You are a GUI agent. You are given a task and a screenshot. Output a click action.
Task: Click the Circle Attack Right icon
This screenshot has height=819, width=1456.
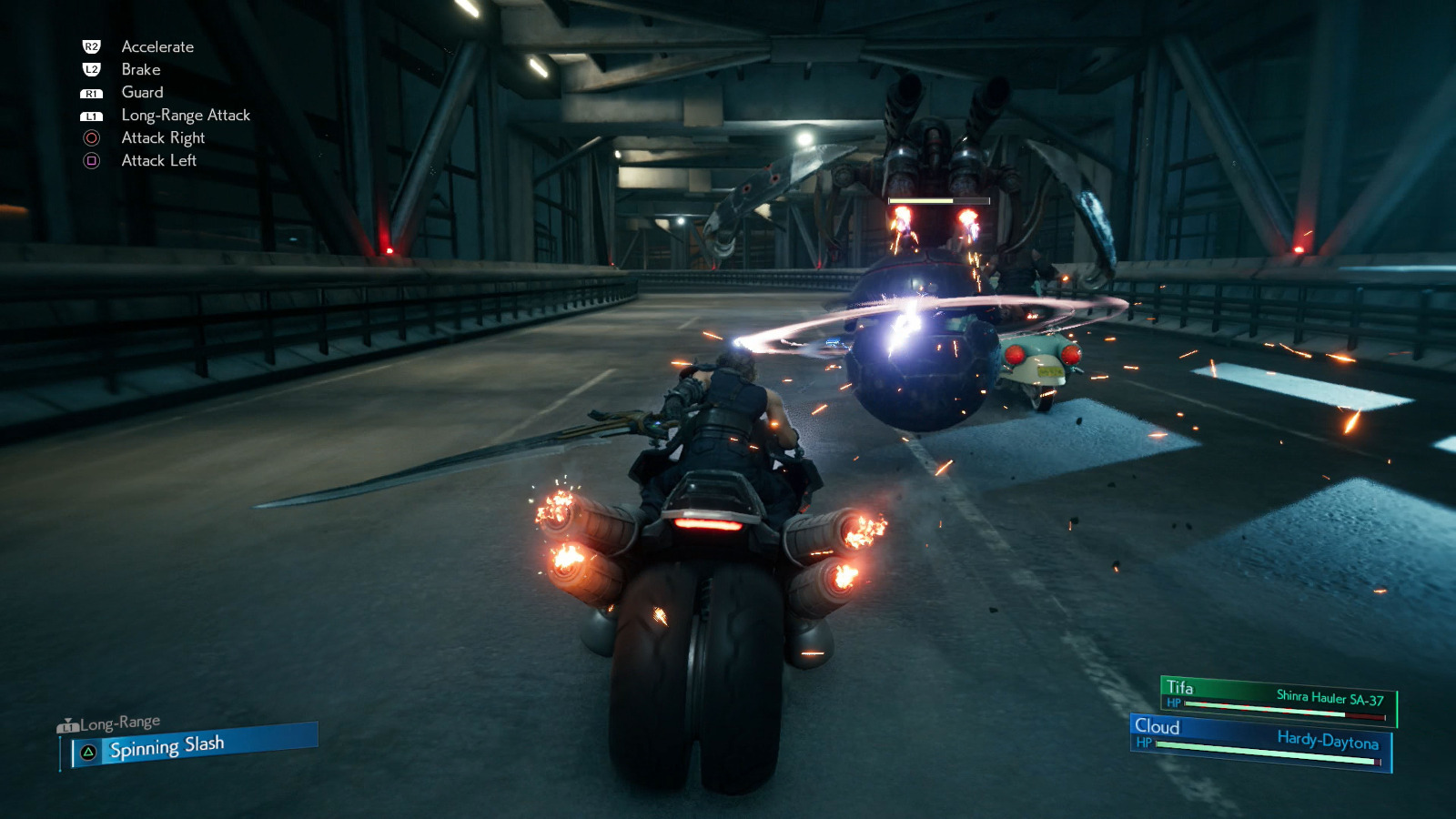(90, 137)
